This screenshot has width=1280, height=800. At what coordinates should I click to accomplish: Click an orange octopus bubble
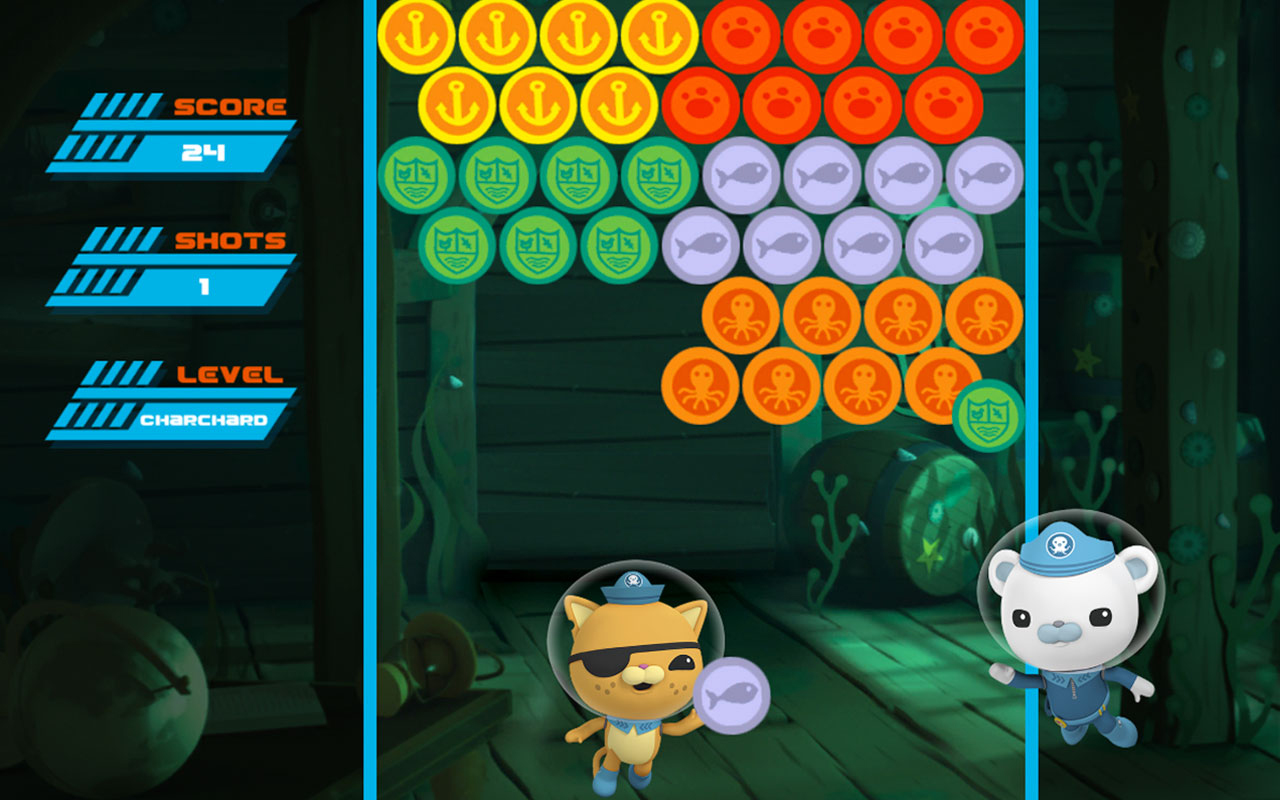coord(741,315)
